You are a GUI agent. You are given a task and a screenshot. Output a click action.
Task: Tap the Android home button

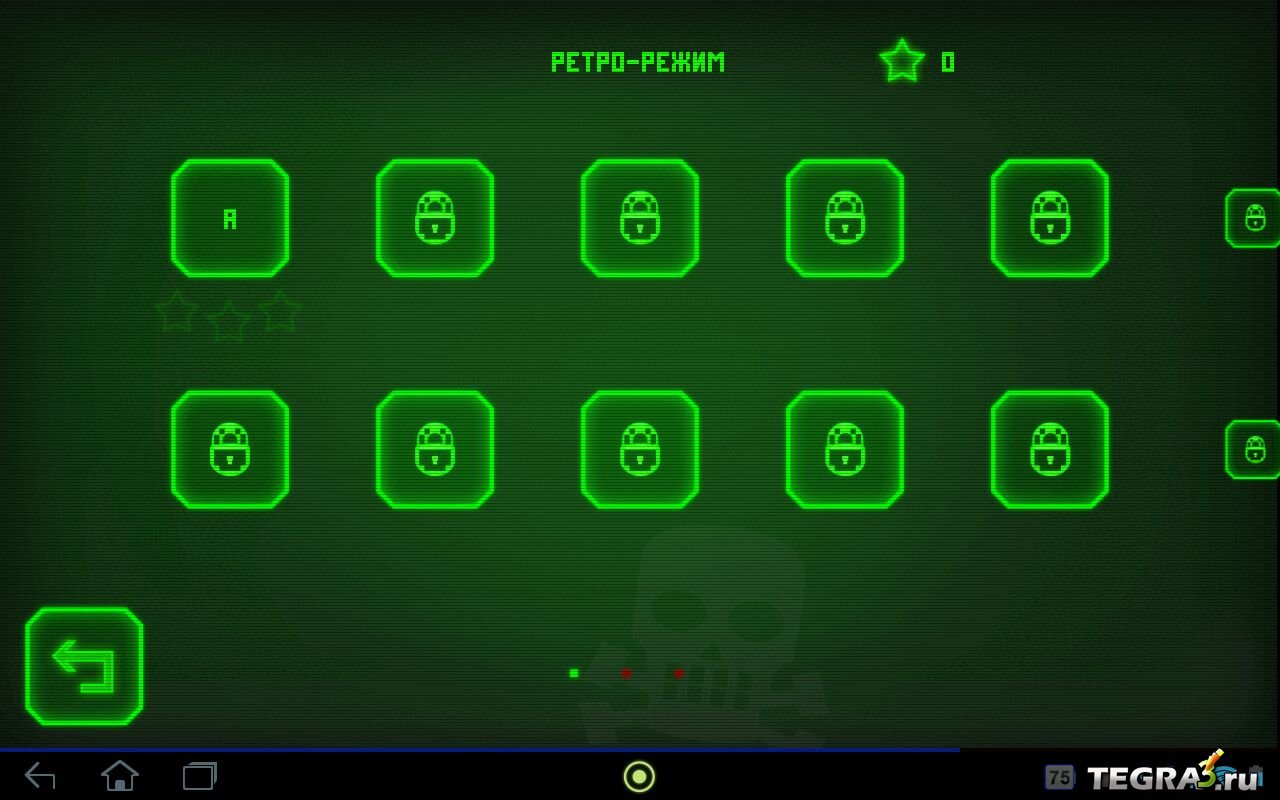point(120,775)
